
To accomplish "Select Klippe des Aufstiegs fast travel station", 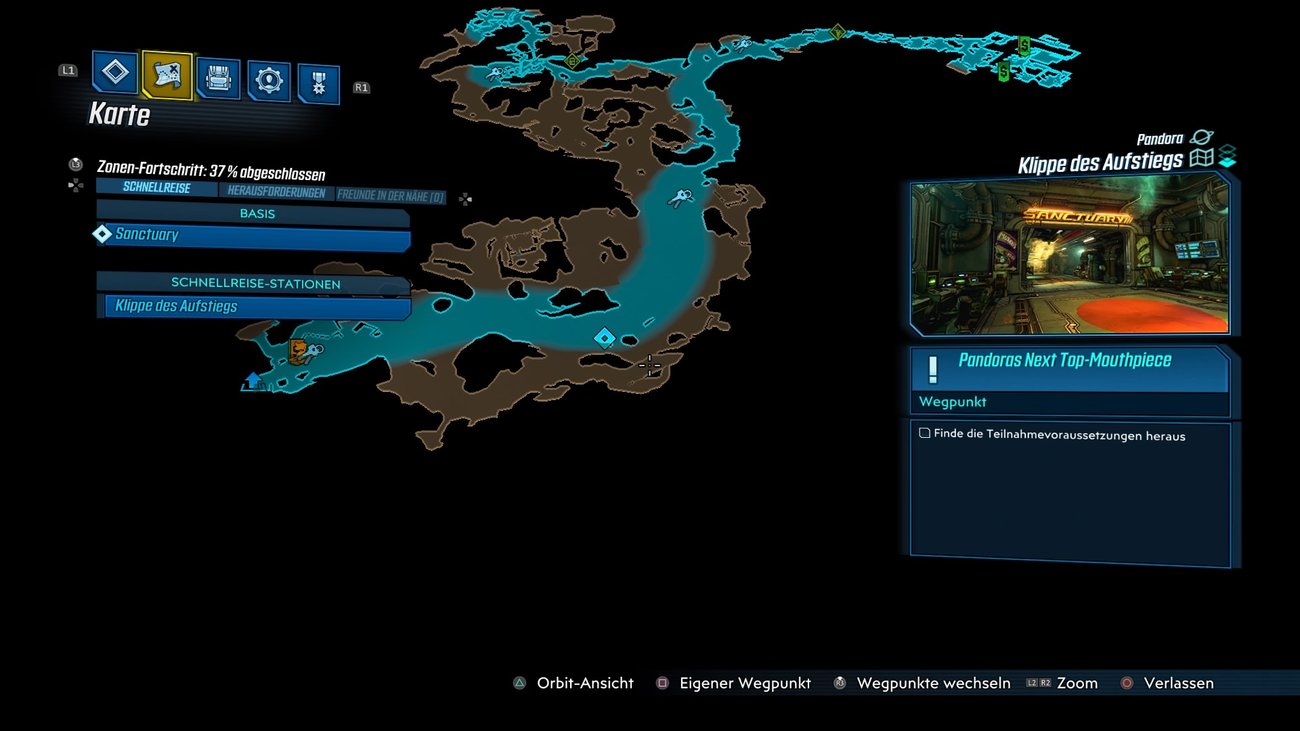I will tap(257, 307).
